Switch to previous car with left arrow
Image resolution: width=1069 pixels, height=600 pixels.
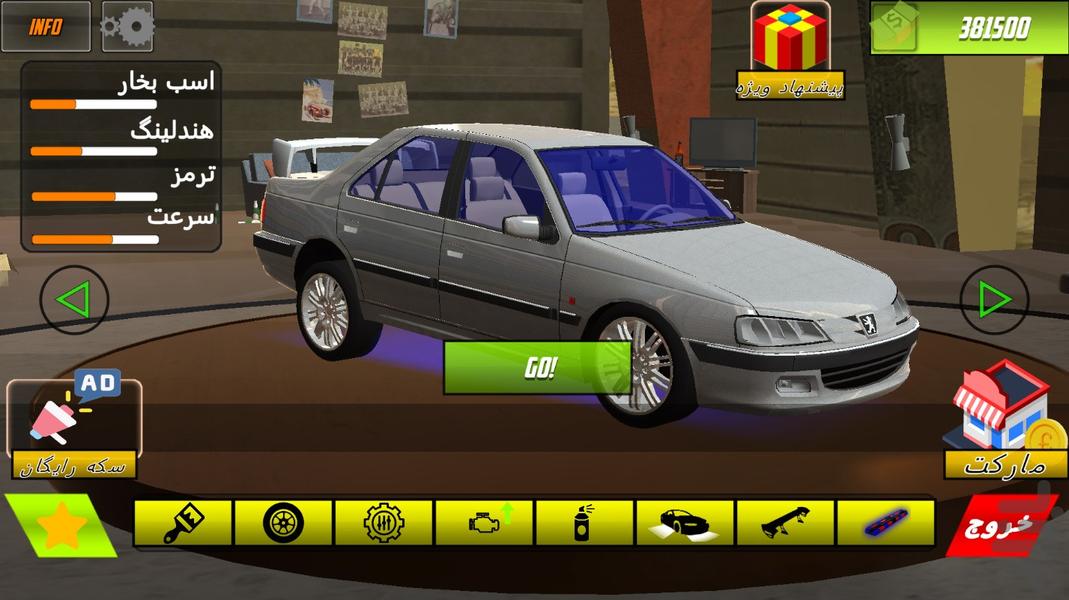74,299
